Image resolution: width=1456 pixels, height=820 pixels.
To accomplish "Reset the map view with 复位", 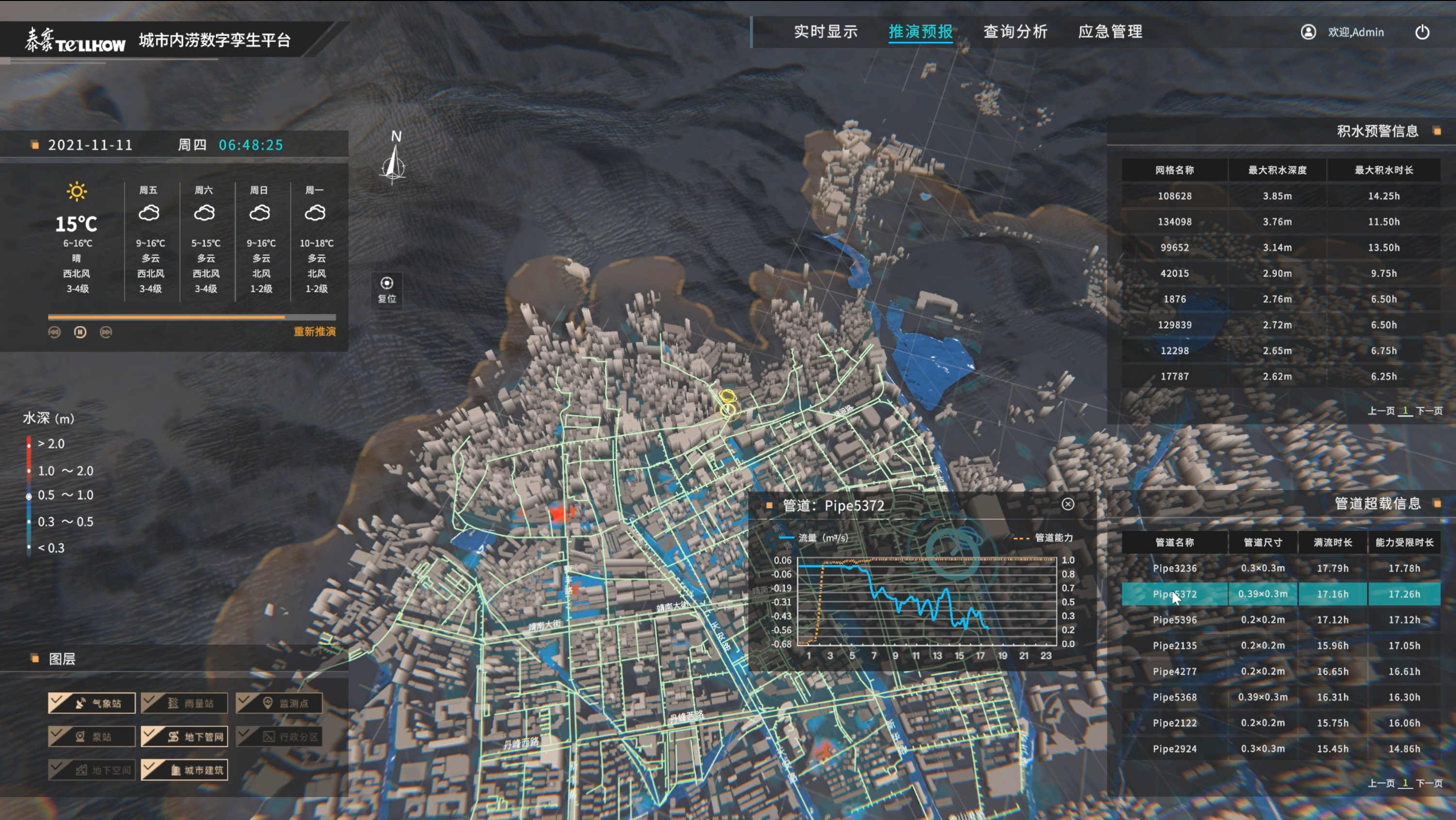I will [x=387, y=289].
